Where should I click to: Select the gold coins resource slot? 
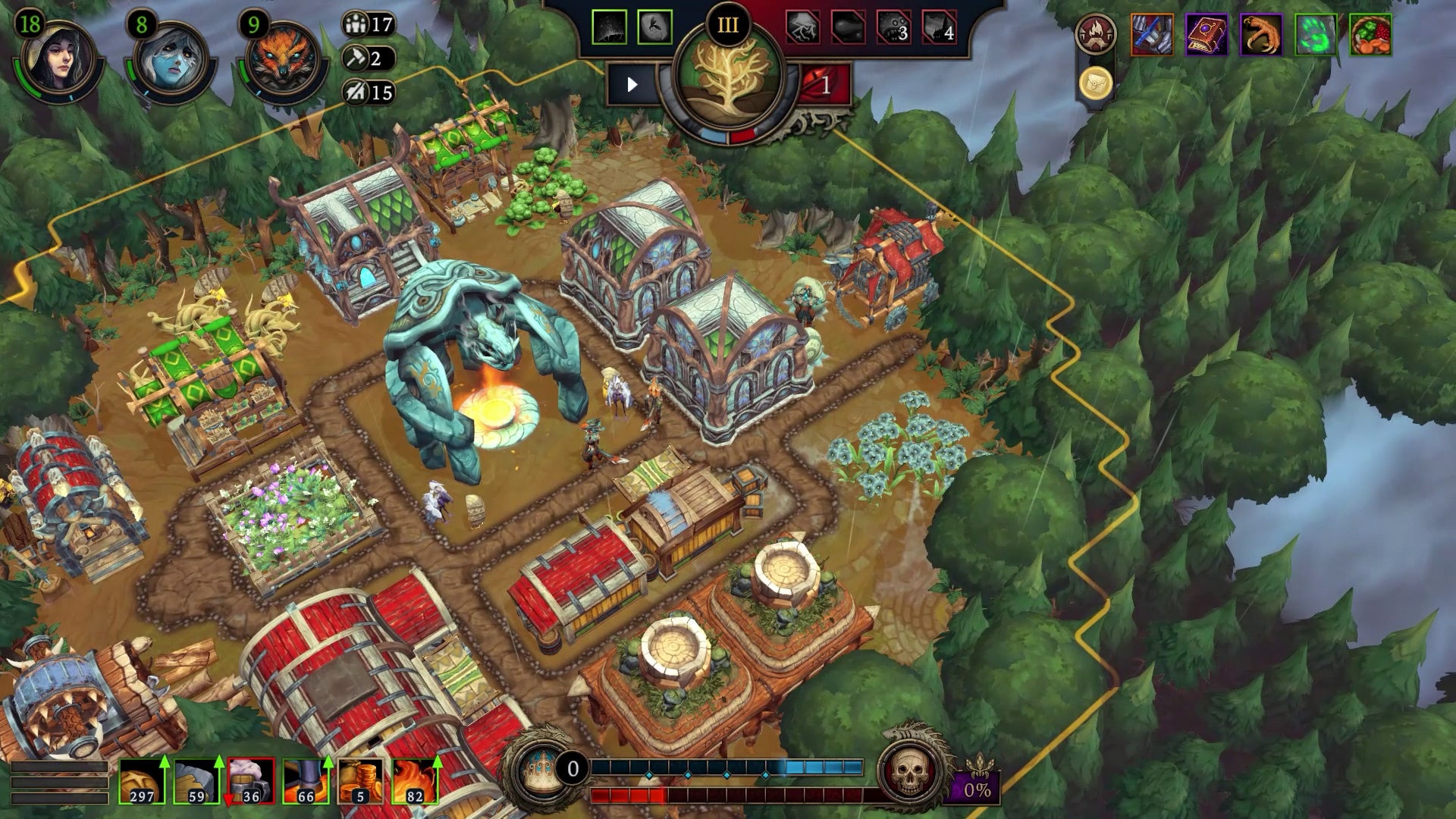(x=360, y=782)
